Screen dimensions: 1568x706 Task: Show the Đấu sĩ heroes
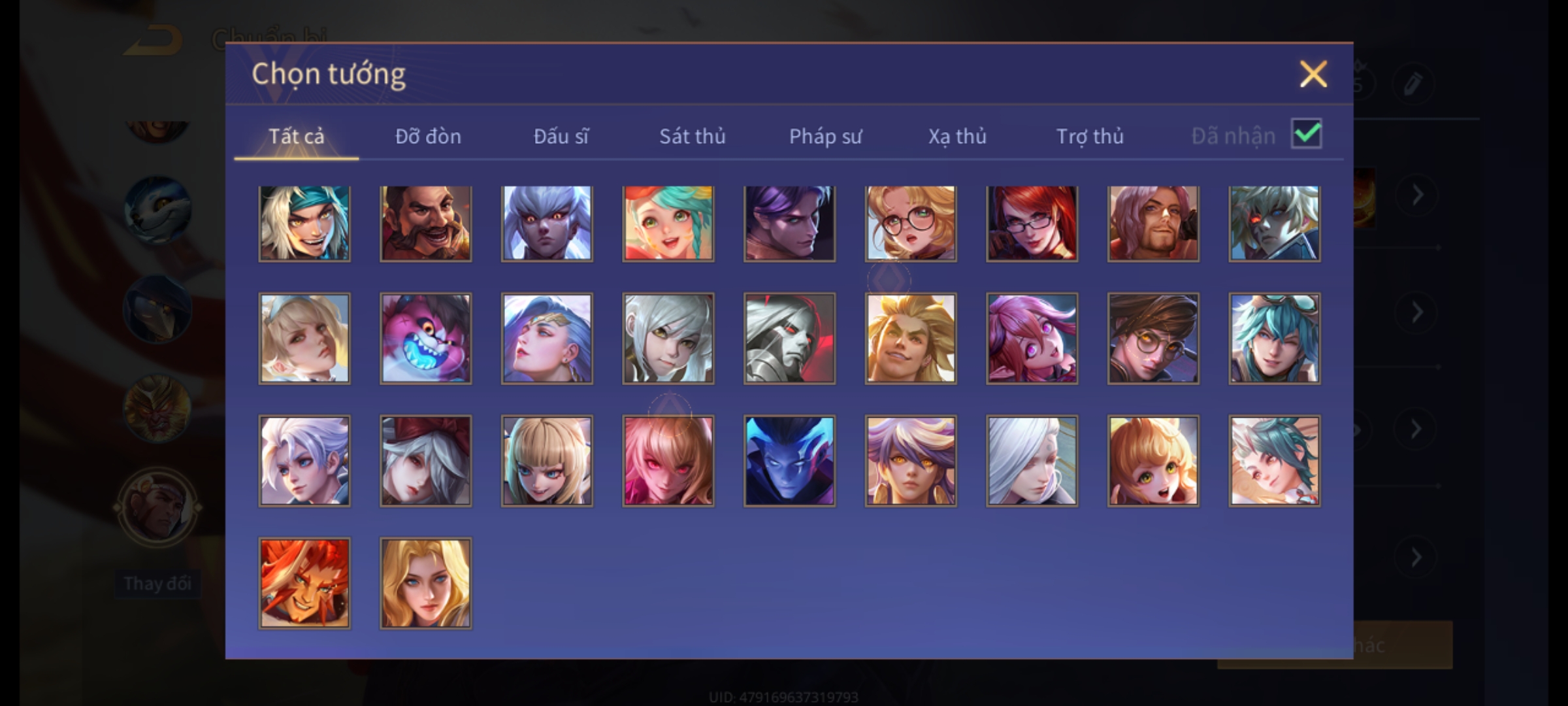coord(561,136)
